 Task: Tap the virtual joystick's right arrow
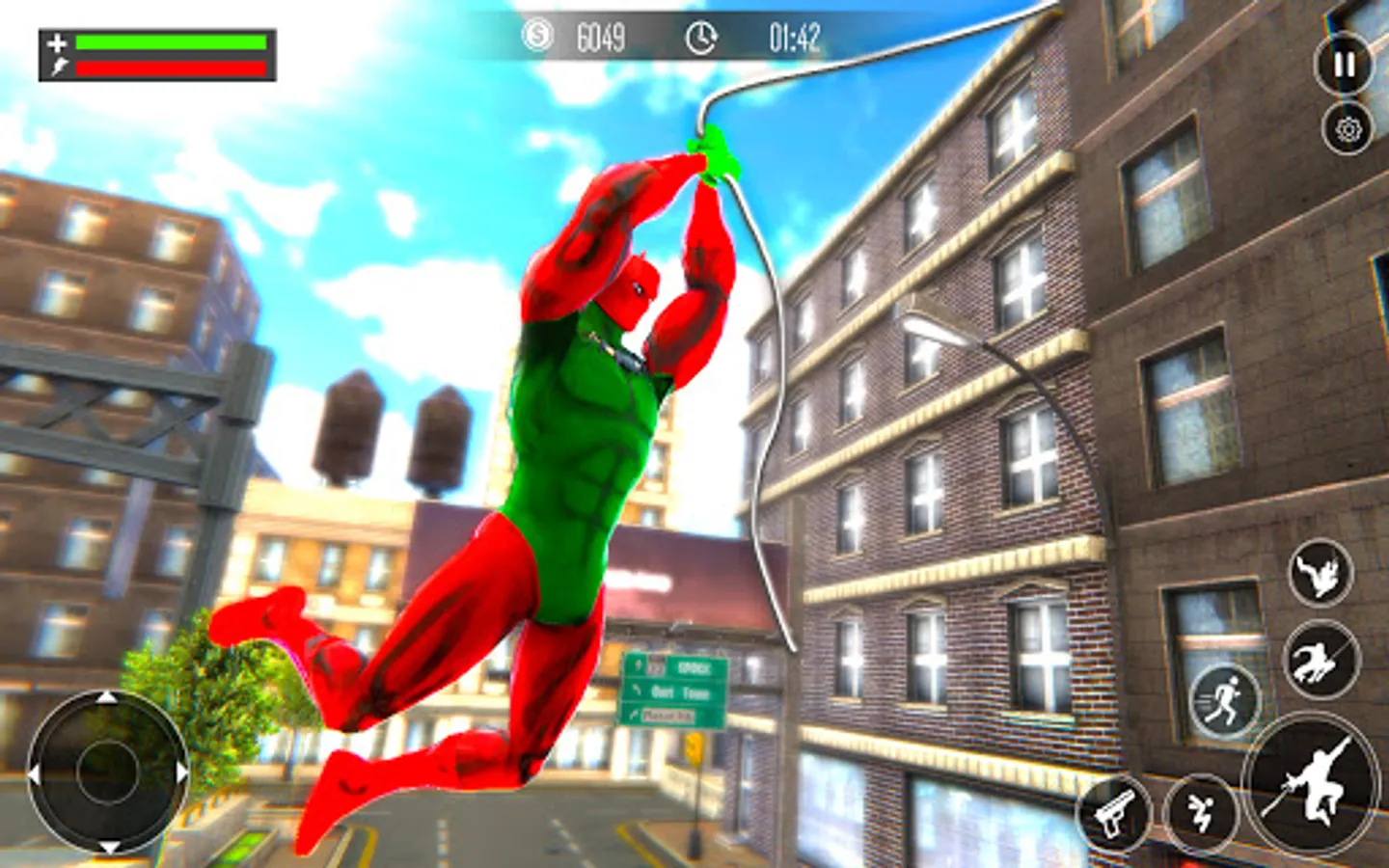click(181, 773)
